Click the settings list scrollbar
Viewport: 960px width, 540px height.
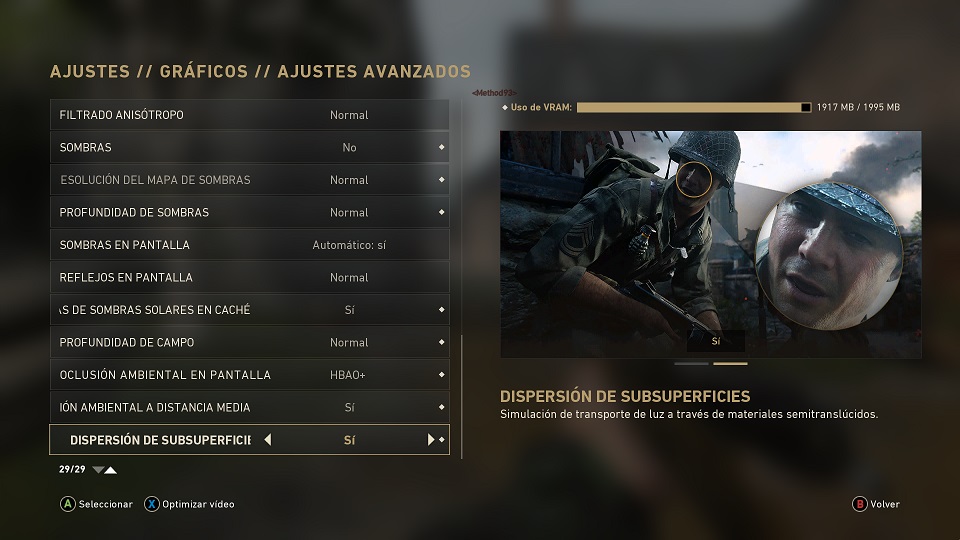click(462, 396)
